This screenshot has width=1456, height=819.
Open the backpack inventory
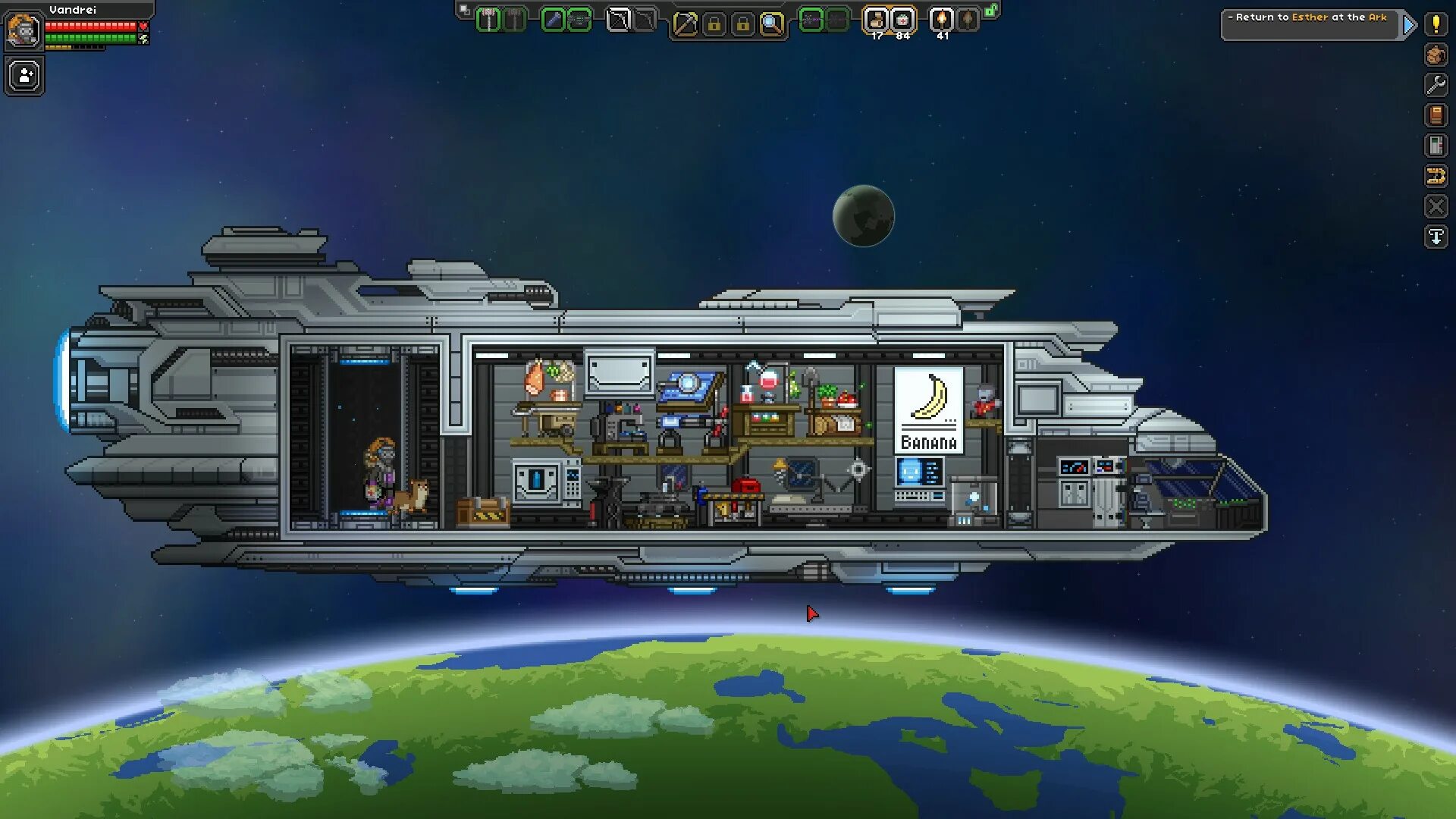1436,55
